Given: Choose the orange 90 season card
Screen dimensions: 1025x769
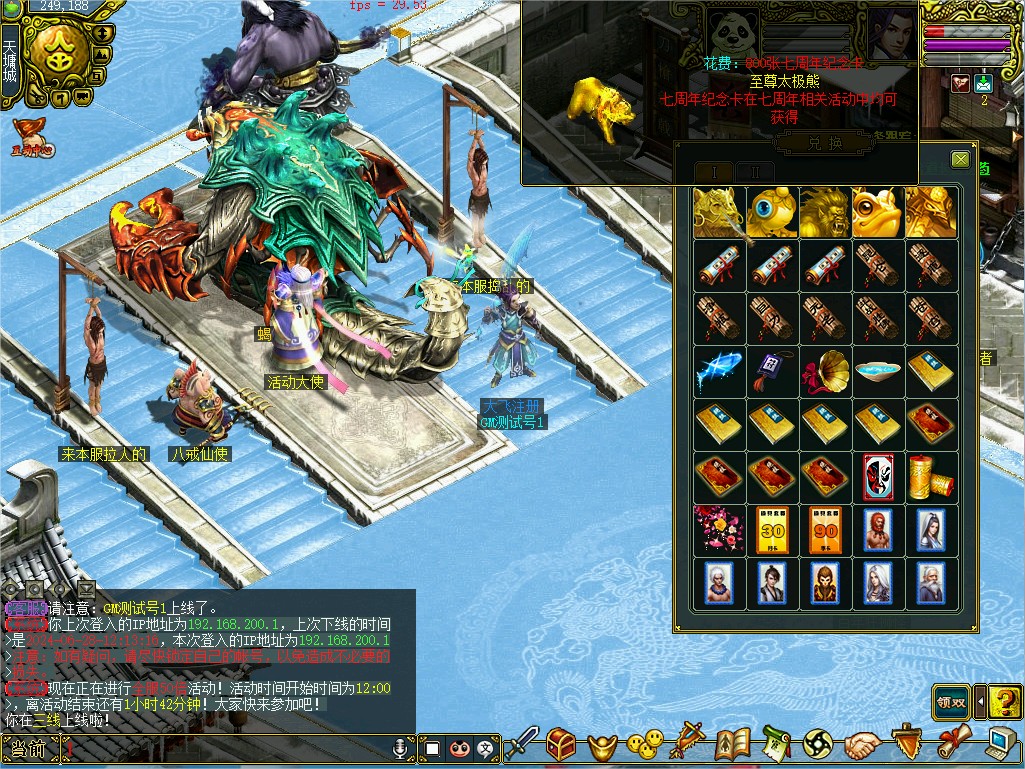Looking at the screenshot, I should (824, 531).
